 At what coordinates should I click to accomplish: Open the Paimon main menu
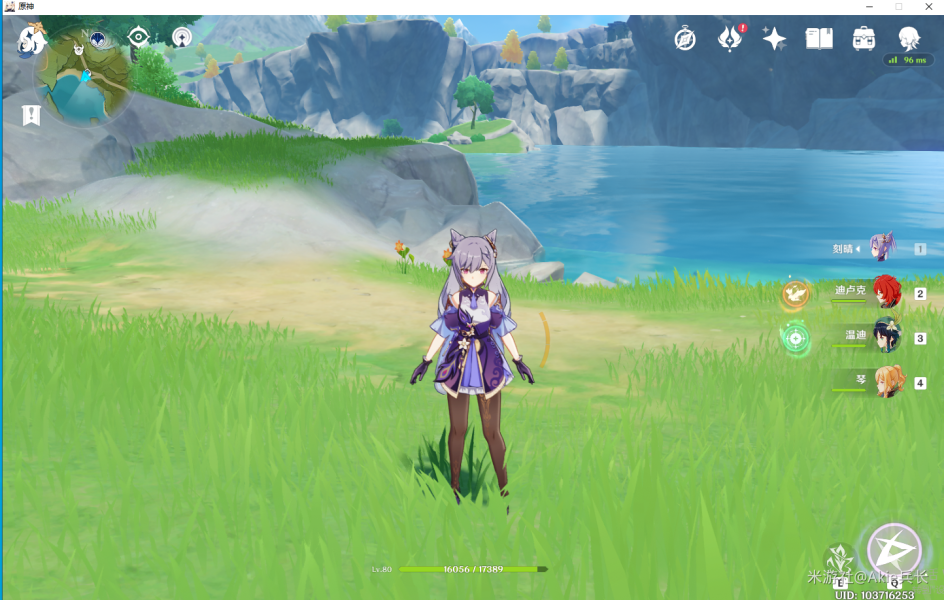tap(31, 40)
